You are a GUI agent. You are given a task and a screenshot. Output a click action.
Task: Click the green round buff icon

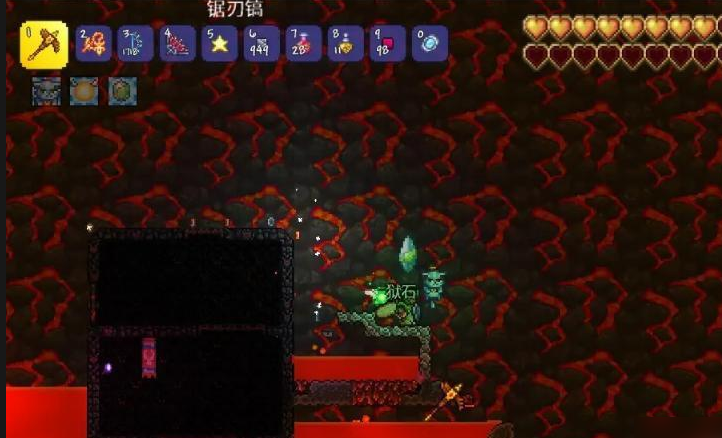tap(122, 92)
